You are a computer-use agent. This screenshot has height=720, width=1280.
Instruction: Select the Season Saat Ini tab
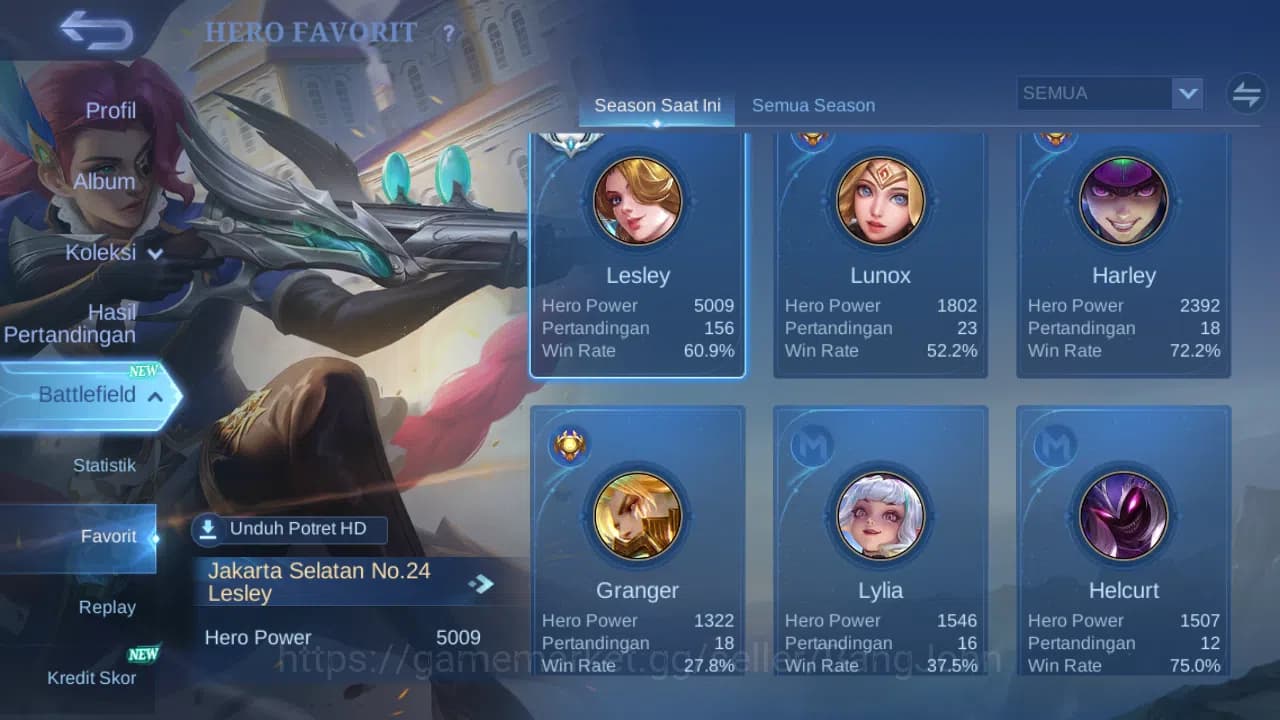pos(656,105)
